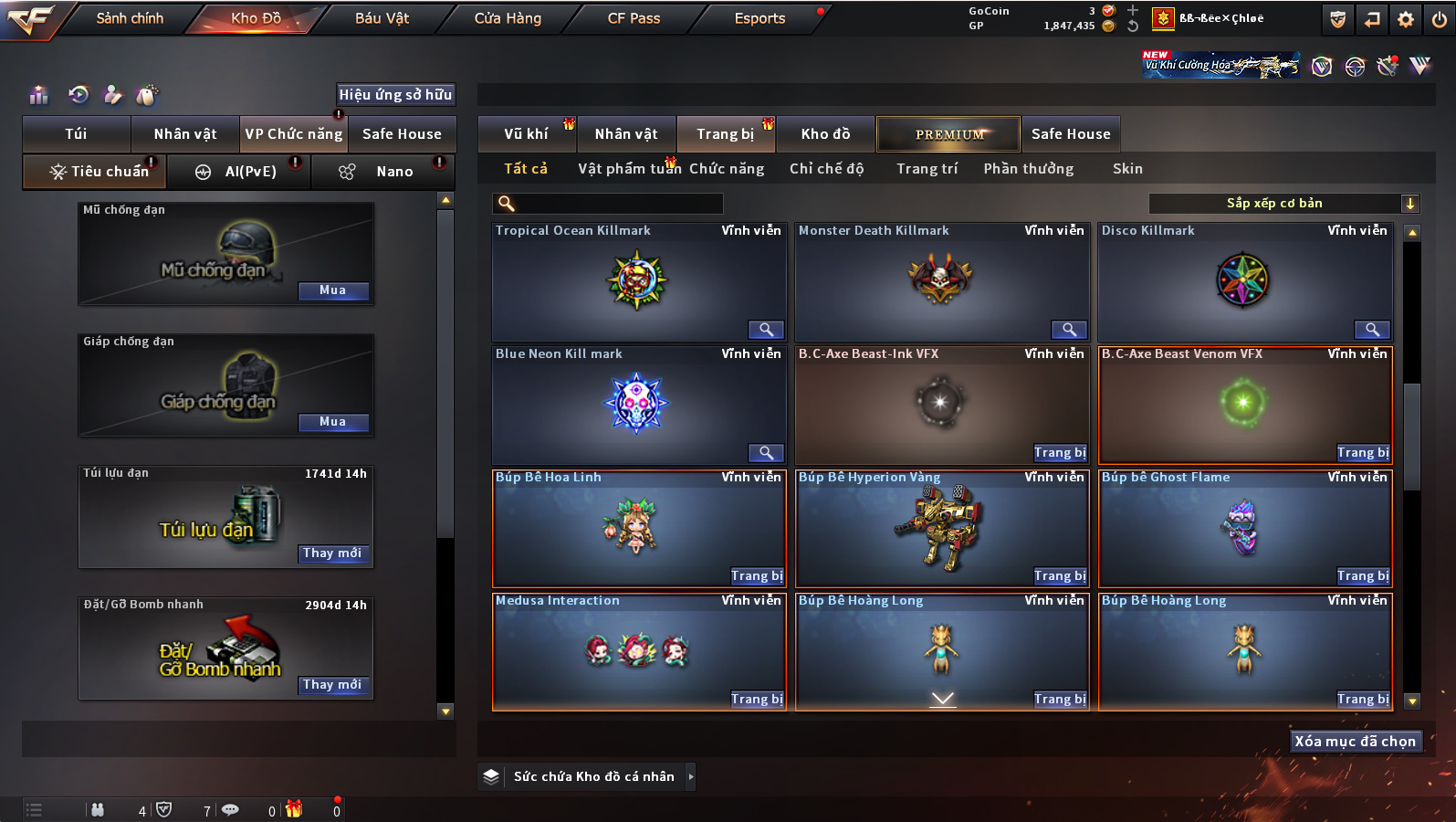The height and width of the screenshot is (822, 1456).
Task: Select the PREMIUM inventory tab
Action: pos(948,134)
